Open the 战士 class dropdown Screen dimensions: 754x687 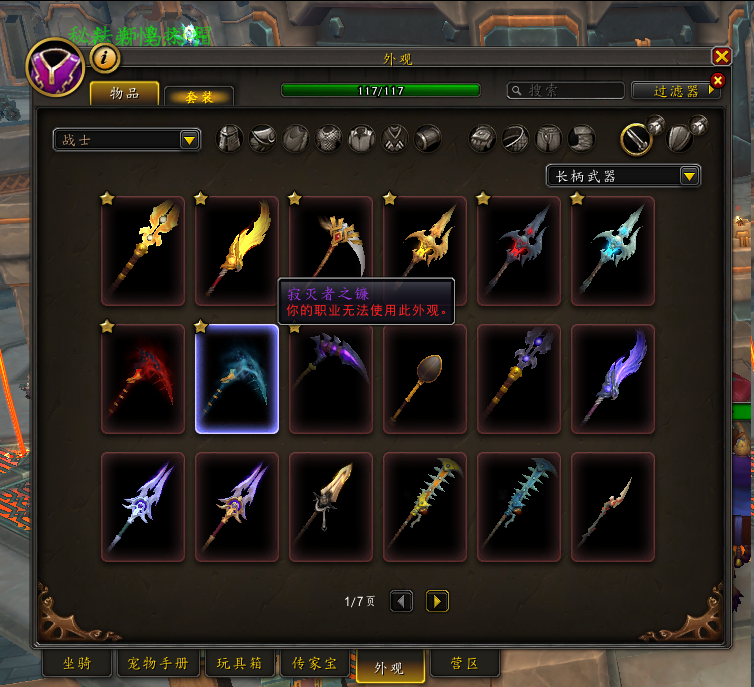point(127,140)
